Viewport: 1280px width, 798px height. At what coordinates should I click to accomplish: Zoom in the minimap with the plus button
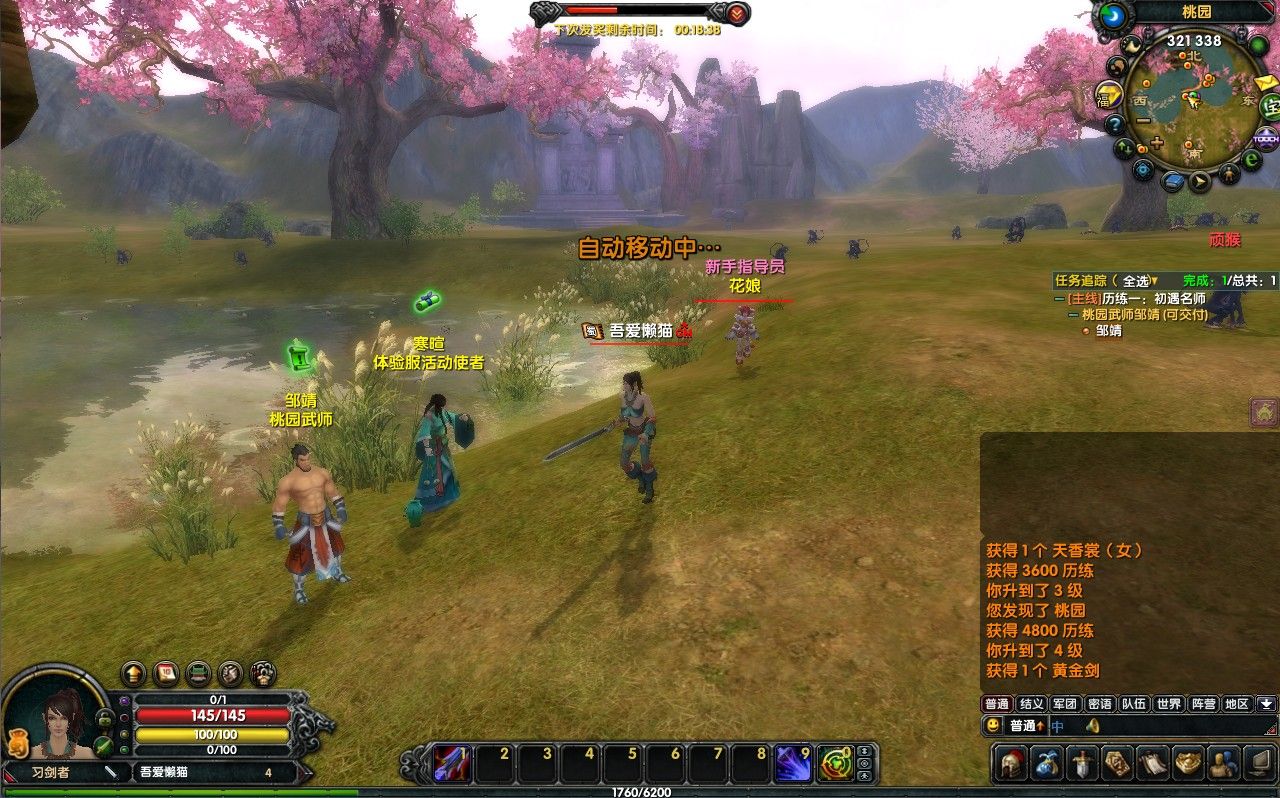1157,143
